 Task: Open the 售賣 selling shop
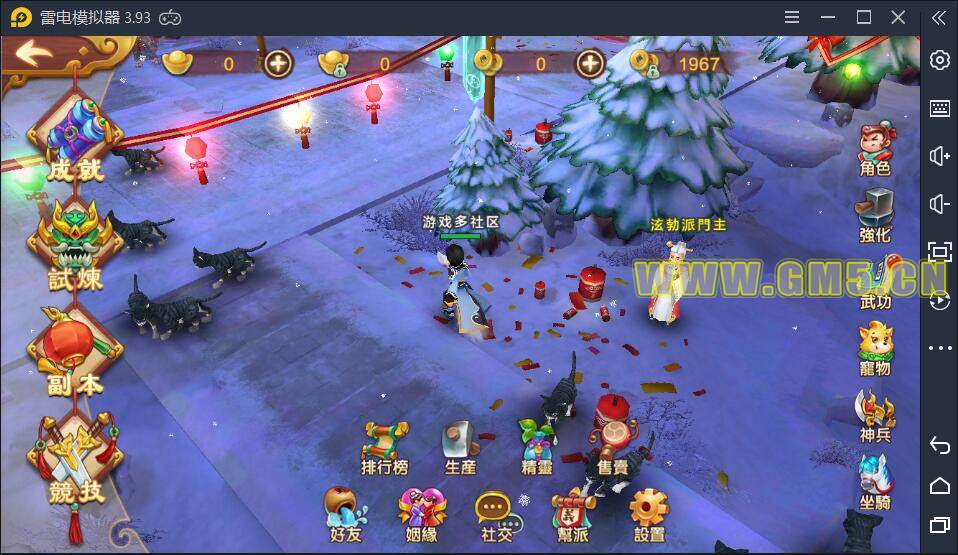coord(613,447)
